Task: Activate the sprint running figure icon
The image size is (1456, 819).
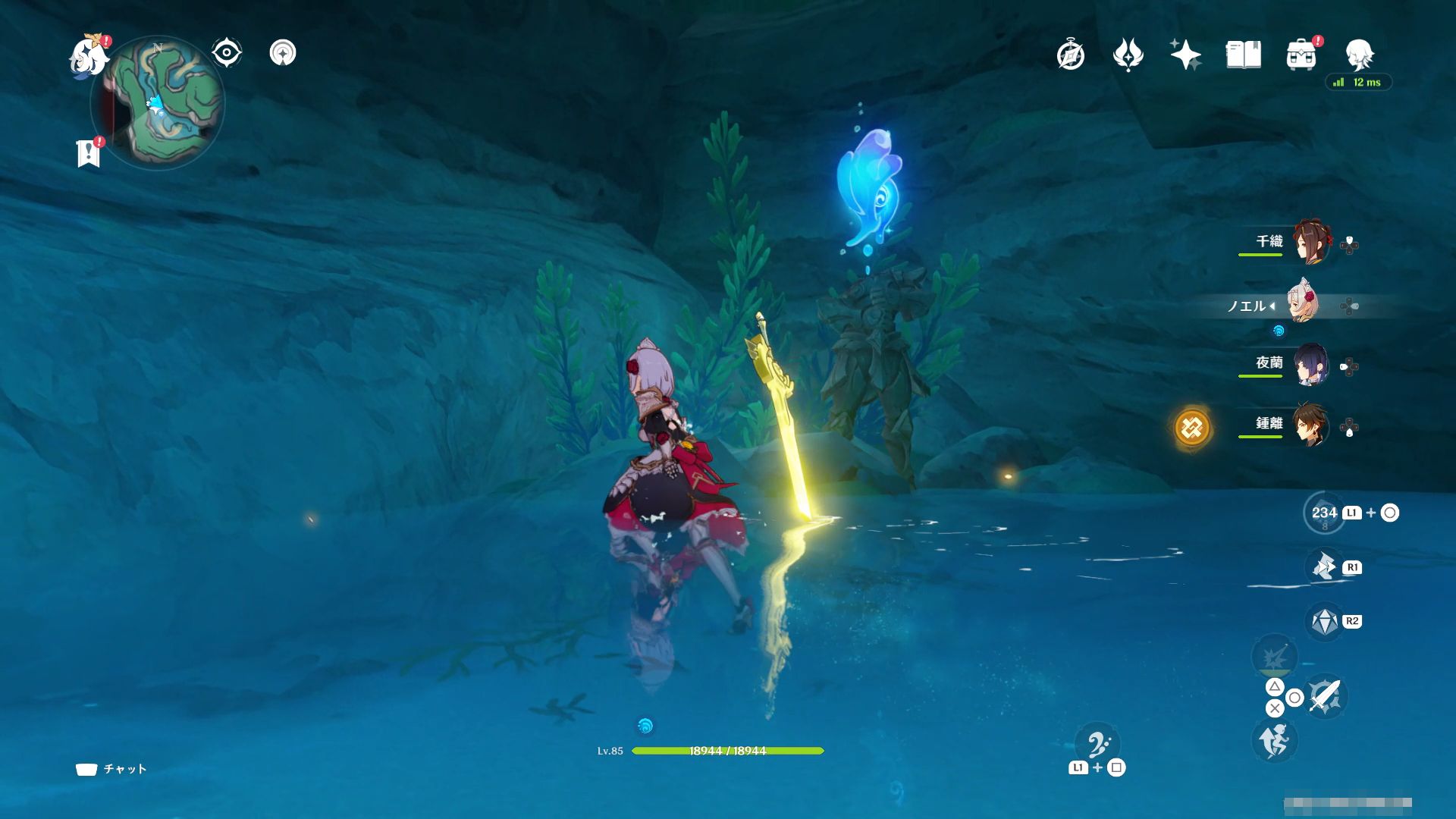Action: (x=1274, y=740)
